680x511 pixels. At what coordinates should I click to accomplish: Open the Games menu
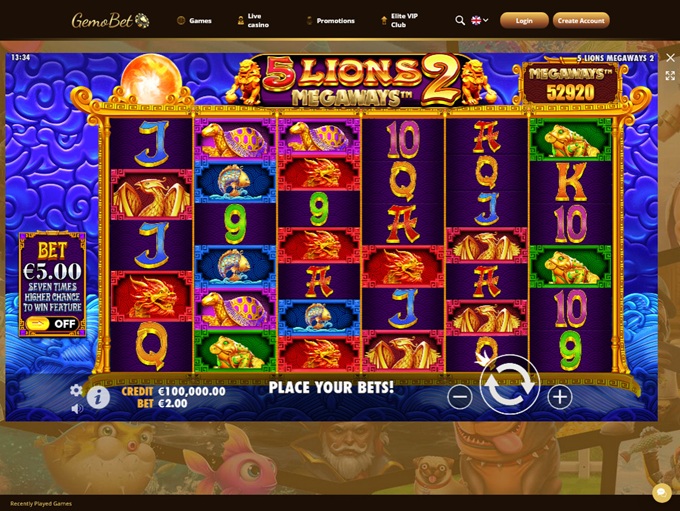point(194,20)
